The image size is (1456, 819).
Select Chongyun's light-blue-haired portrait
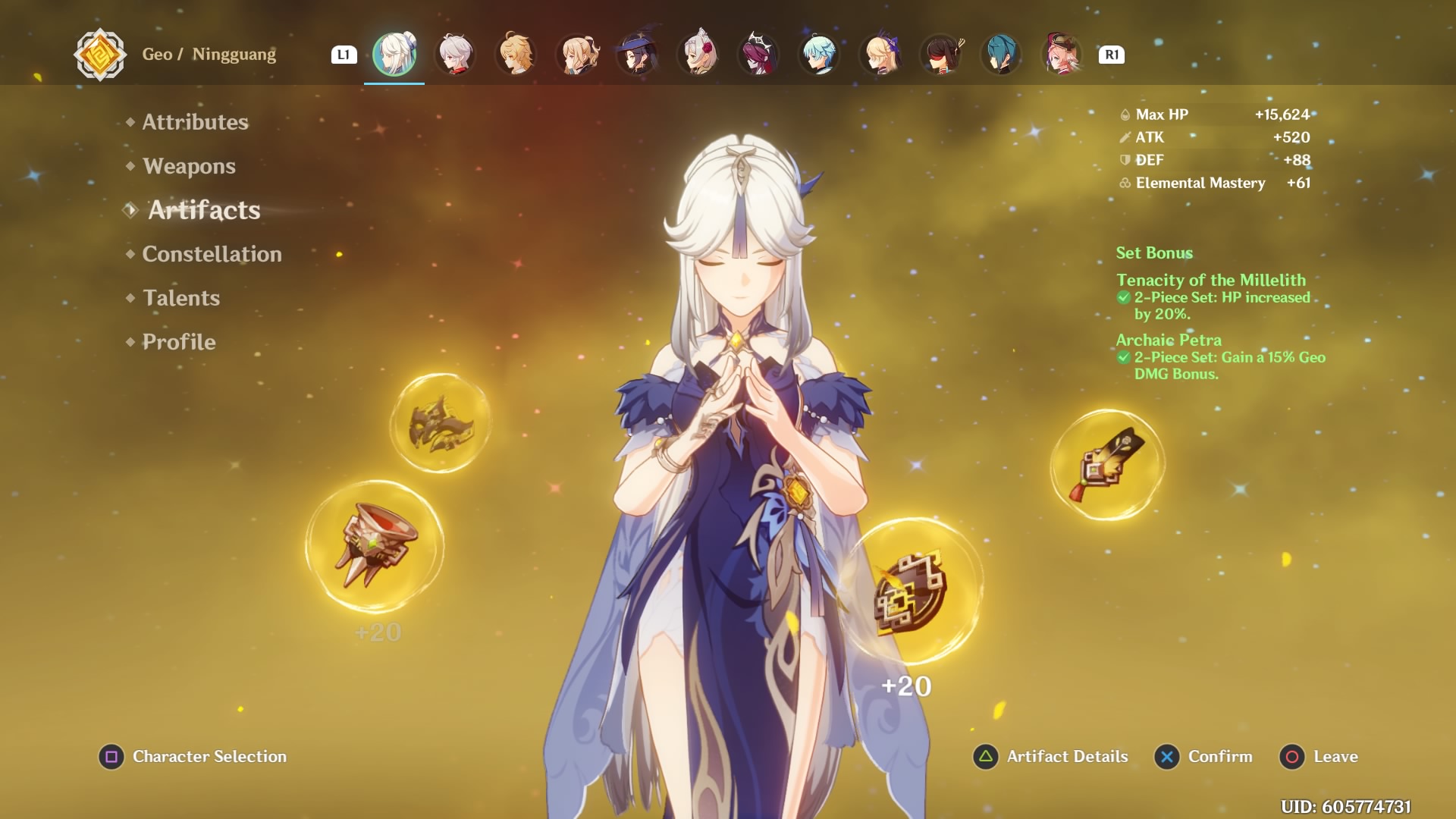pyautogui.click(x=819, y=55)
